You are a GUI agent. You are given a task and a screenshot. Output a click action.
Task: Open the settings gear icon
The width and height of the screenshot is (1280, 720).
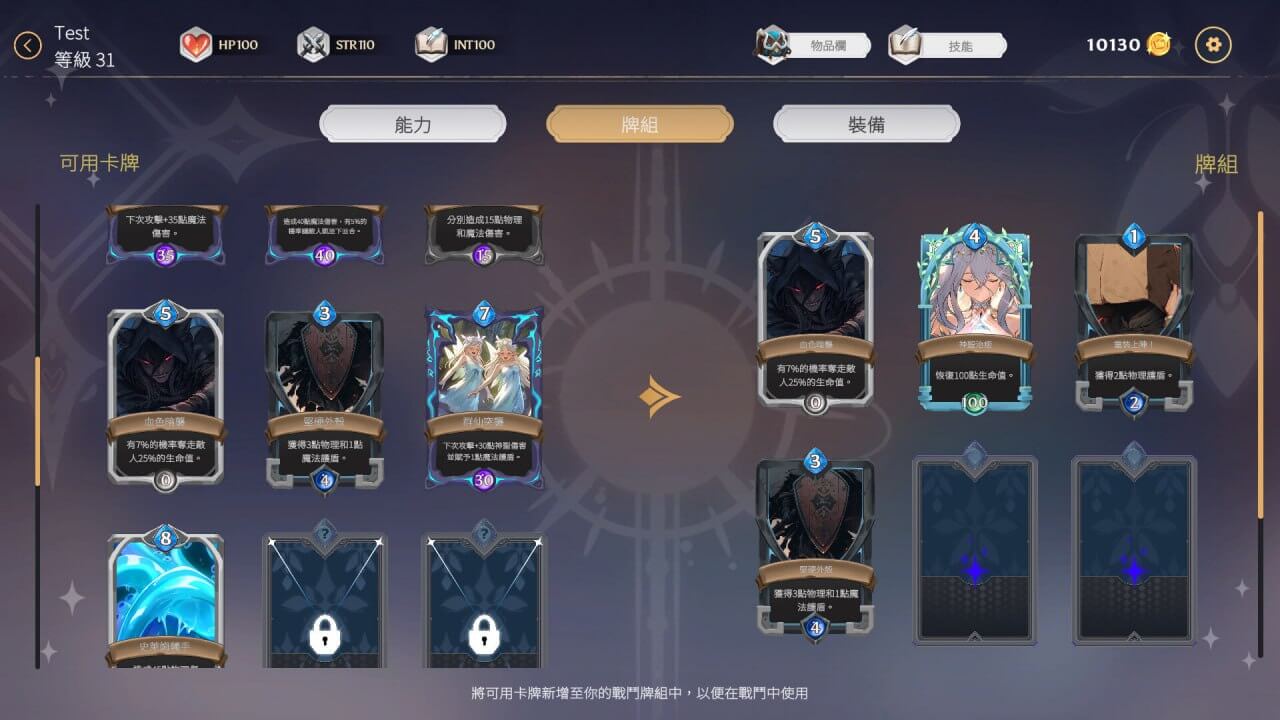[x=1213, y=44]
